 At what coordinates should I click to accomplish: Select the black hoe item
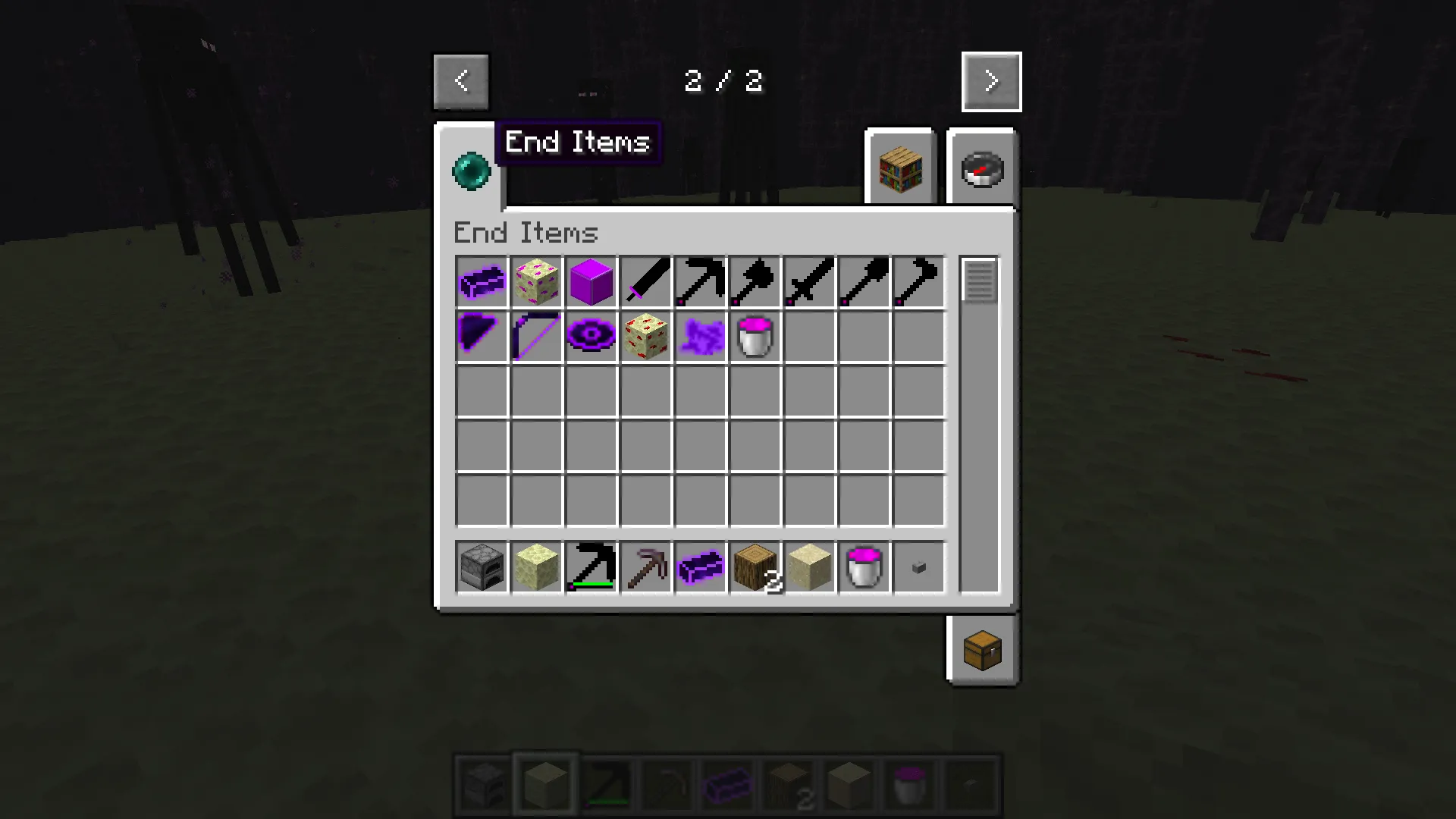[x=918, y=282]
